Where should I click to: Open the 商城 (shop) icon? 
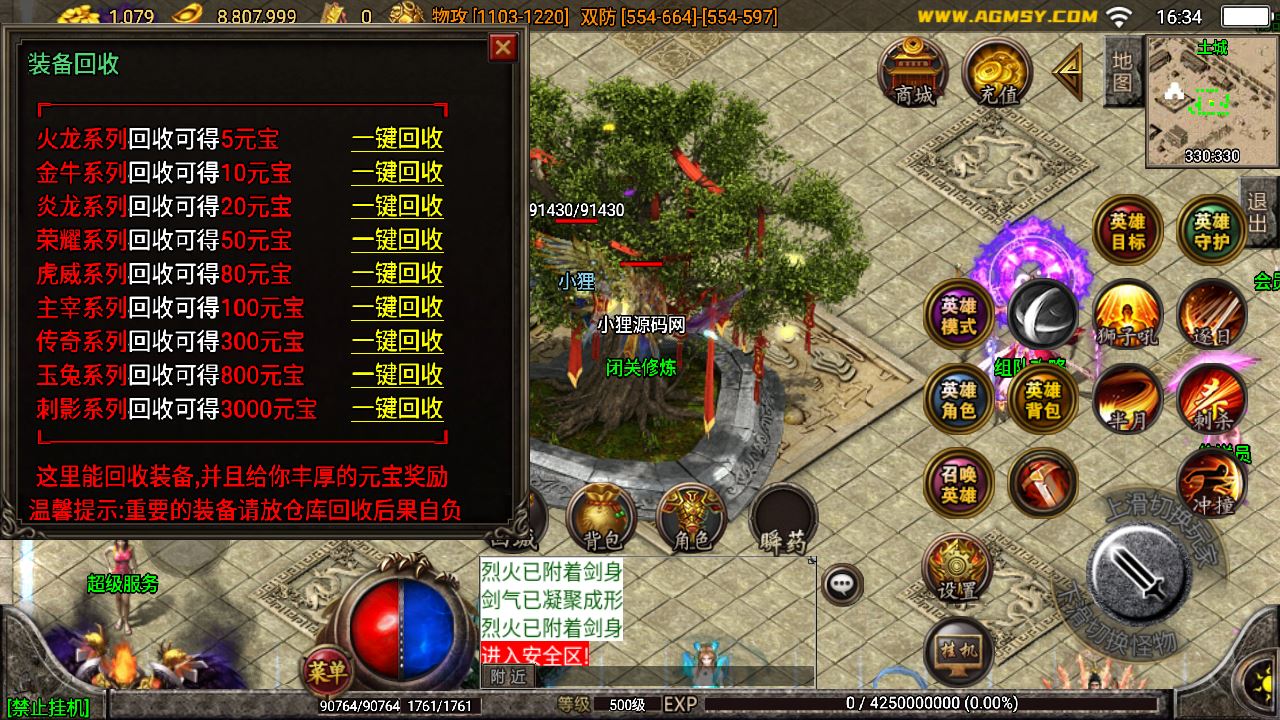click(915, 72)
